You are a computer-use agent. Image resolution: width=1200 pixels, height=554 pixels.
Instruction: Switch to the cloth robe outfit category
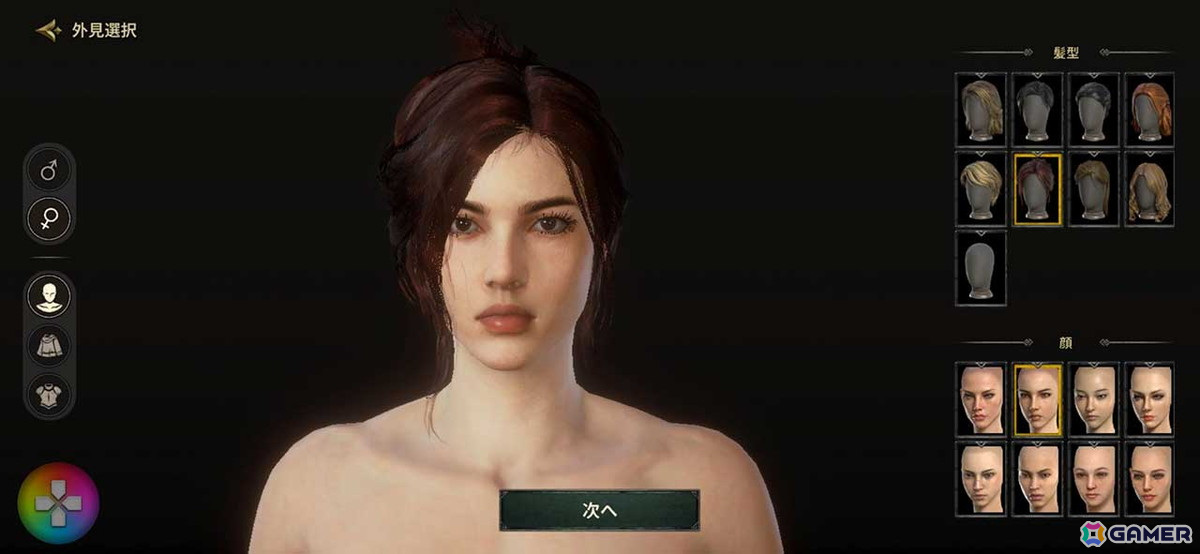pos(49,345)
